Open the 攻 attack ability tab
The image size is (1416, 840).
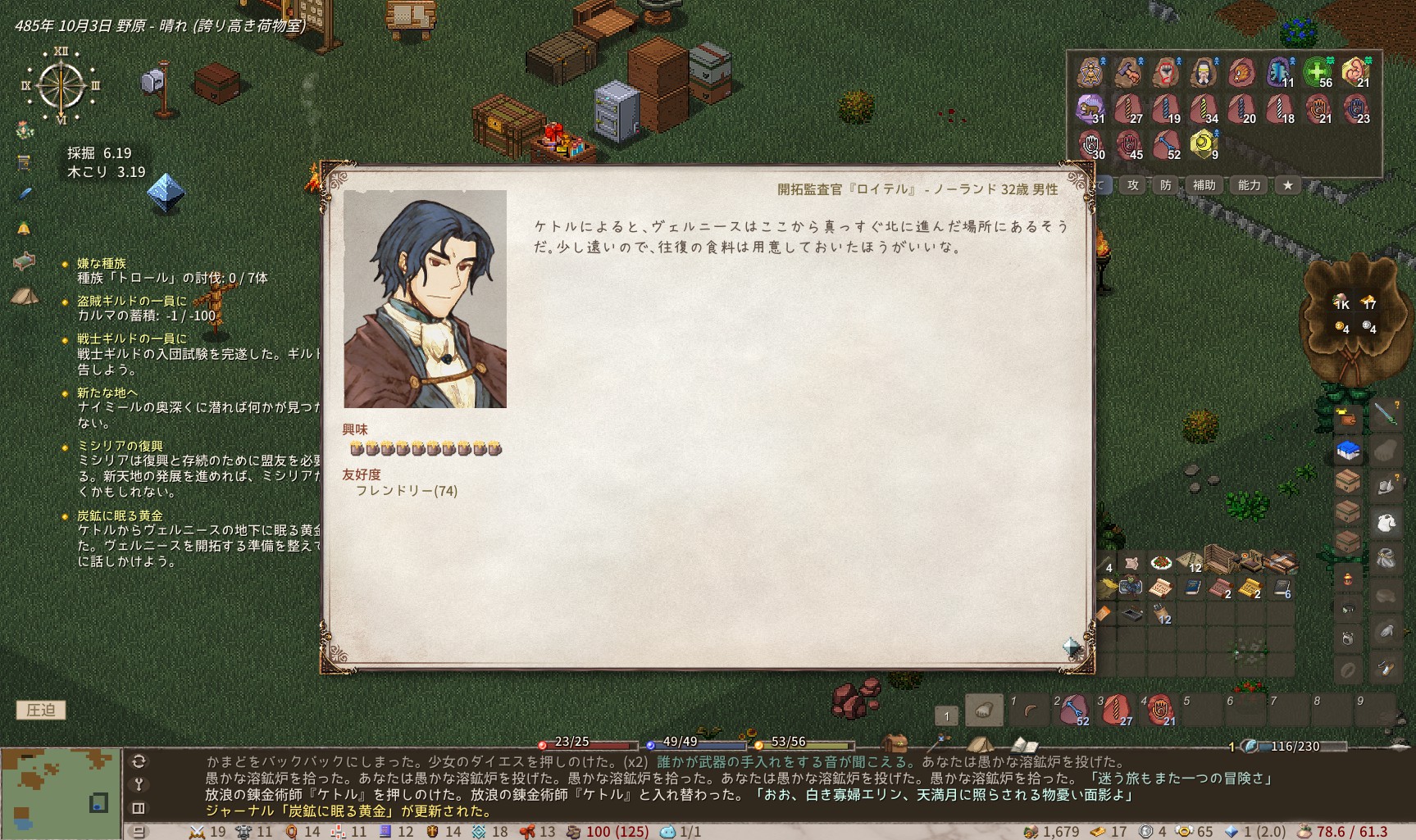(x=1133, y=185)
